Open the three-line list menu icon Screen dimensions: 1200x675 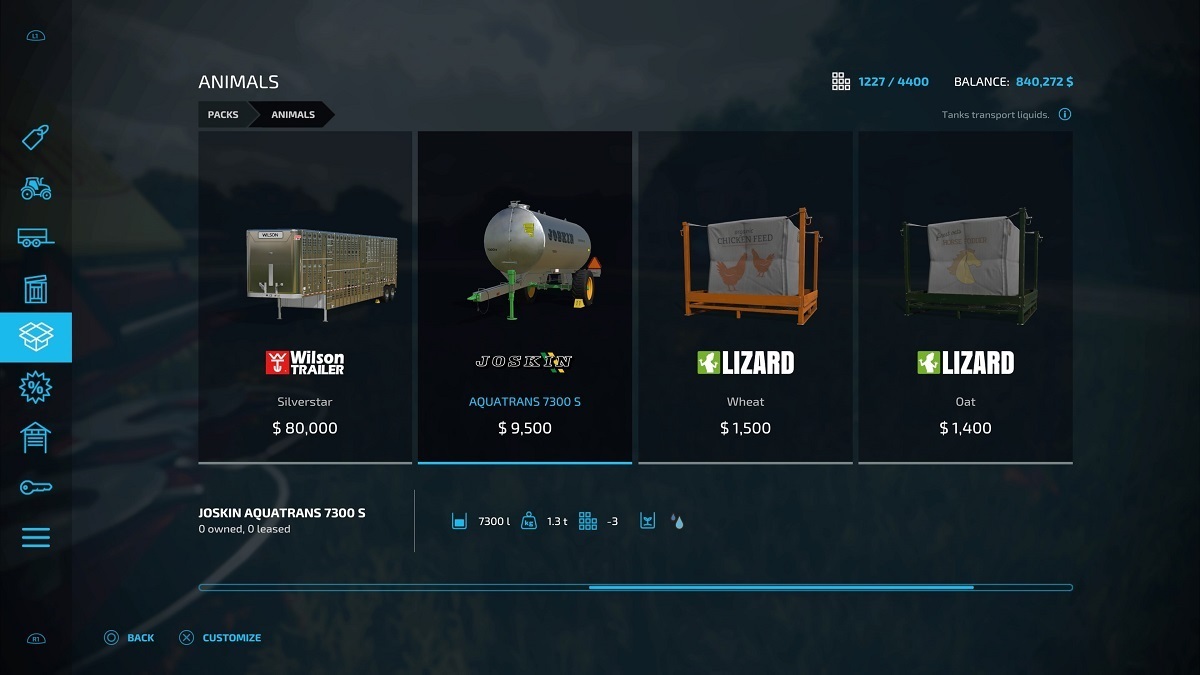tap(35, 538)
